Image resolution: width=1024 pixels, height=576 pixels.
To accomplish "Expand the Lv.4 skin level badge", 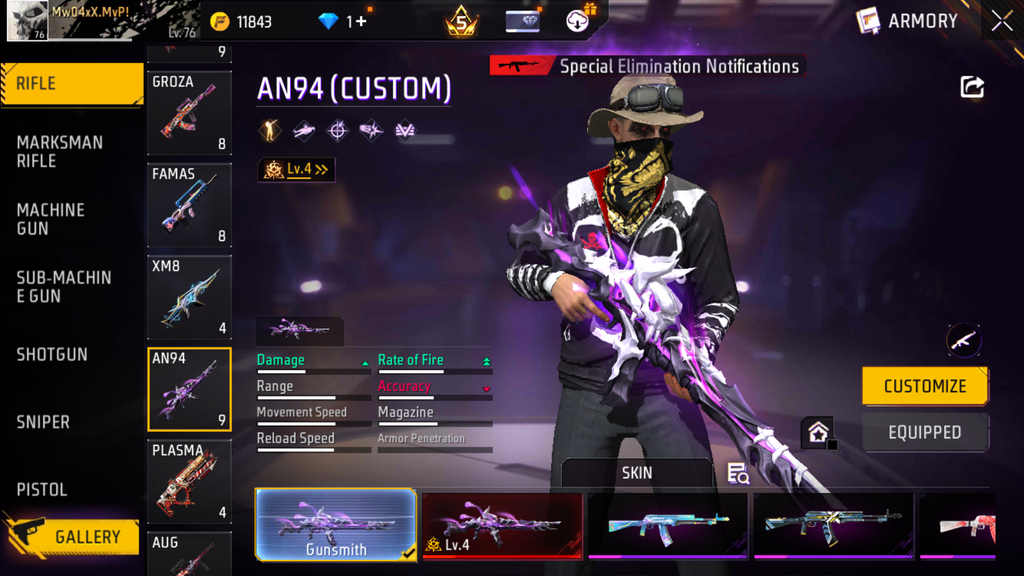I will (x=297, y=170).
